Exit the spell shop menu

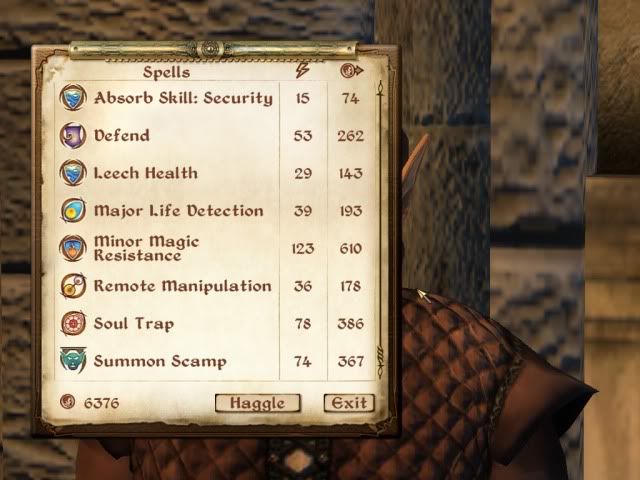coord(349,403)
